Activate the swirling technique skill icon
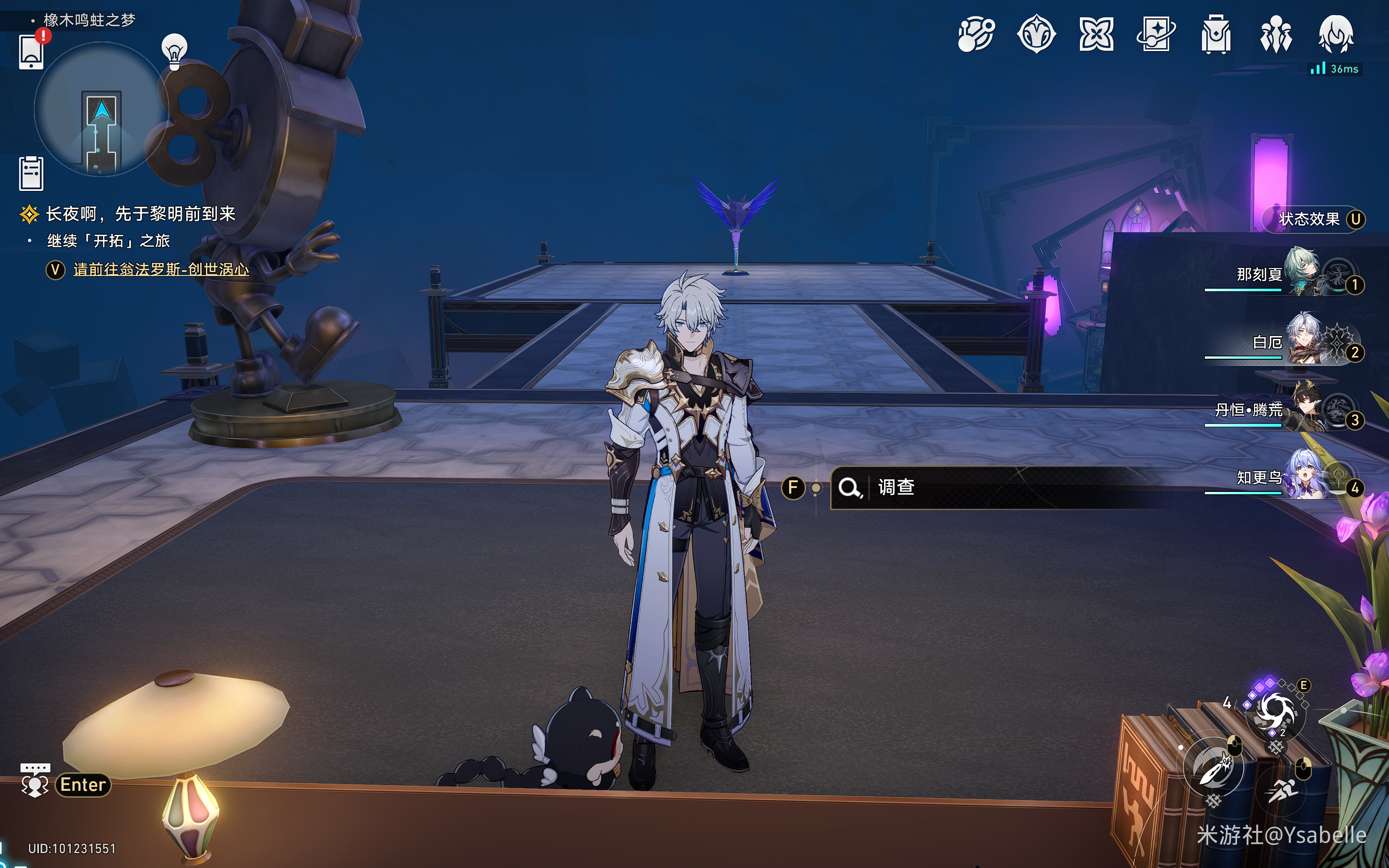Viewport: 1389px width, 868px height. [x=1275, y=712]
